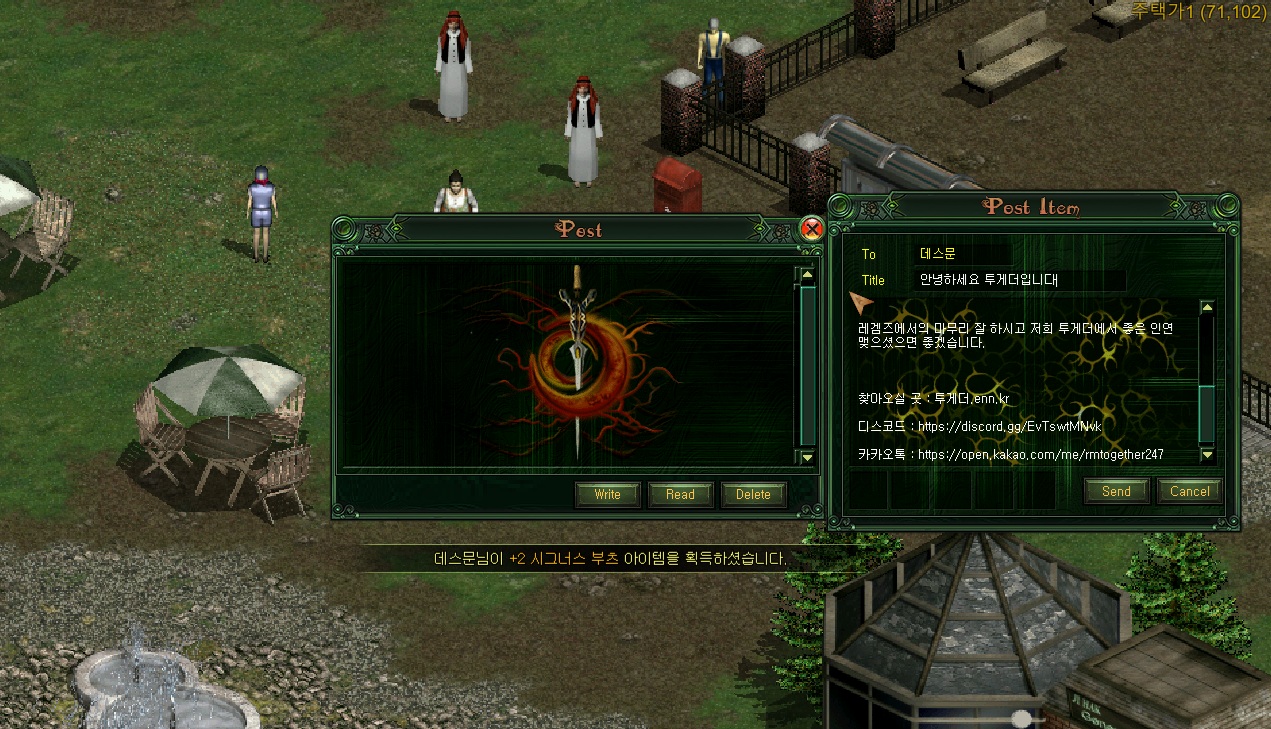Viewport: 1271px width, 729px height.
Task: Select the To recipient field
Action: coord(950,254)
